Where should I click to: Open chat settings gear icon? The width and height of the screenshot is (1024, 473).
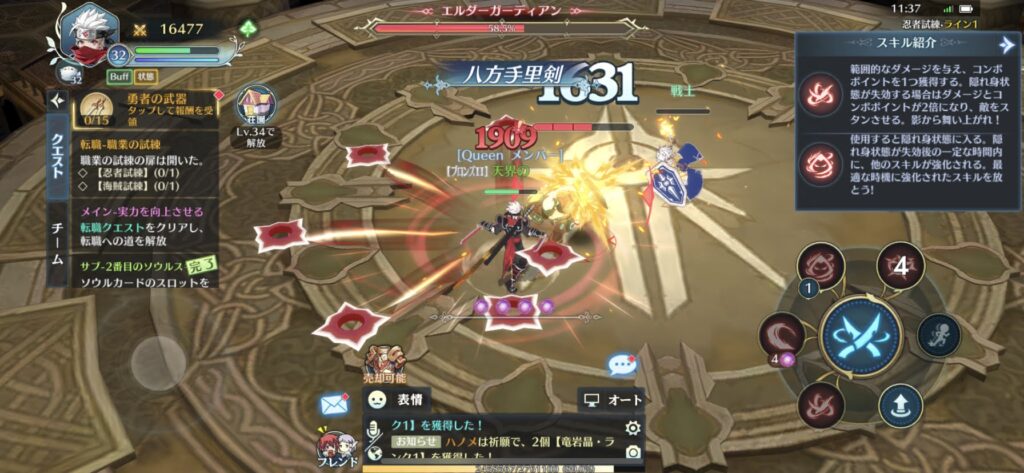(x=631, y=429)
